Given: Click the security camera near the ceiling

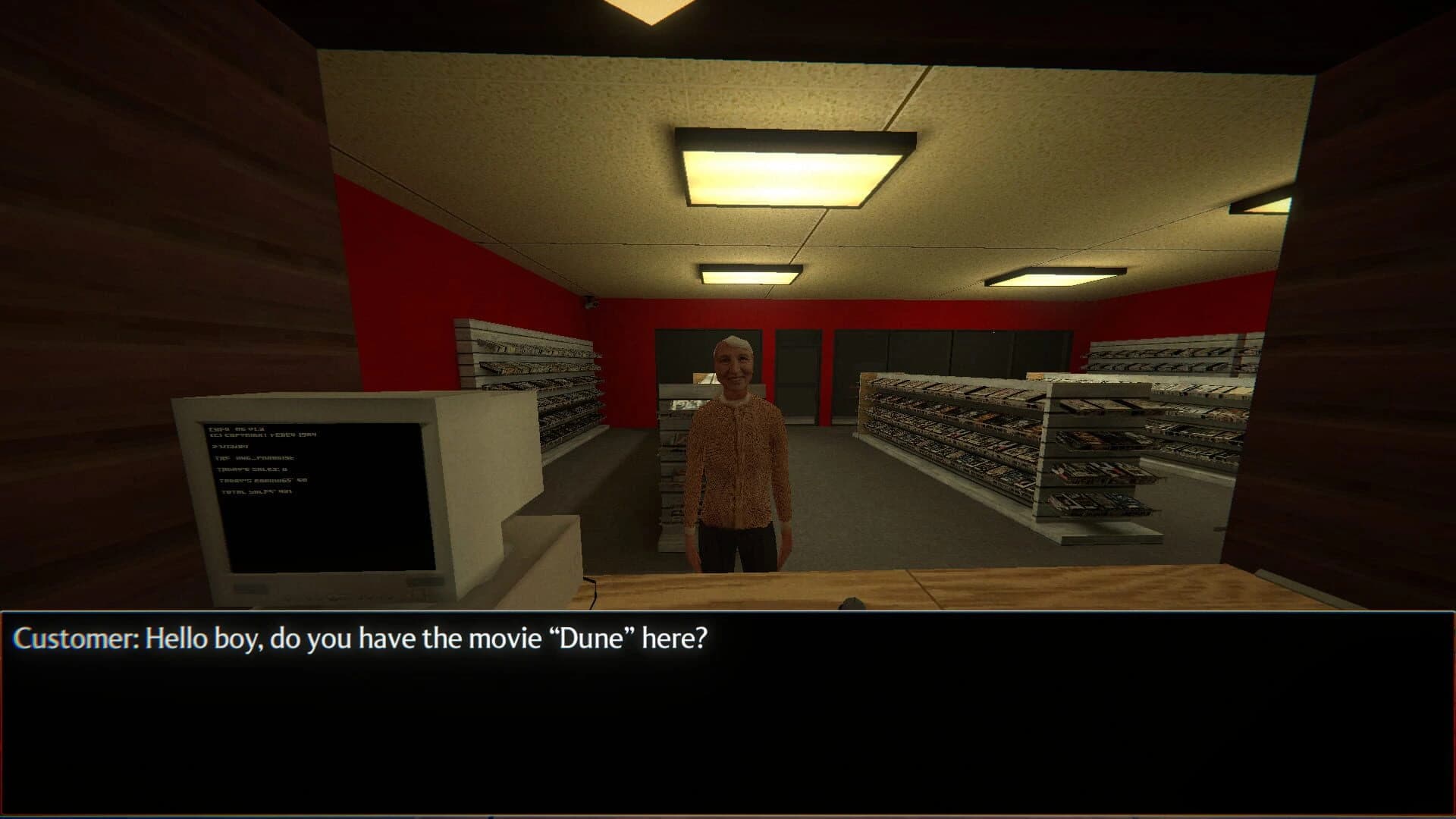Looking at the screenshot, I should (x=591, y=303).
